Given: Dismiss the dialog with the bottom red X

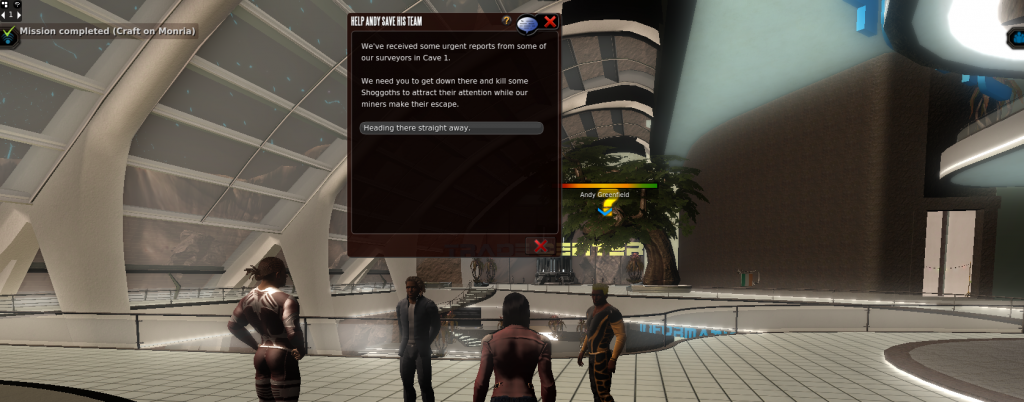Looking at the screenshot, I should (x=541, y=245).
